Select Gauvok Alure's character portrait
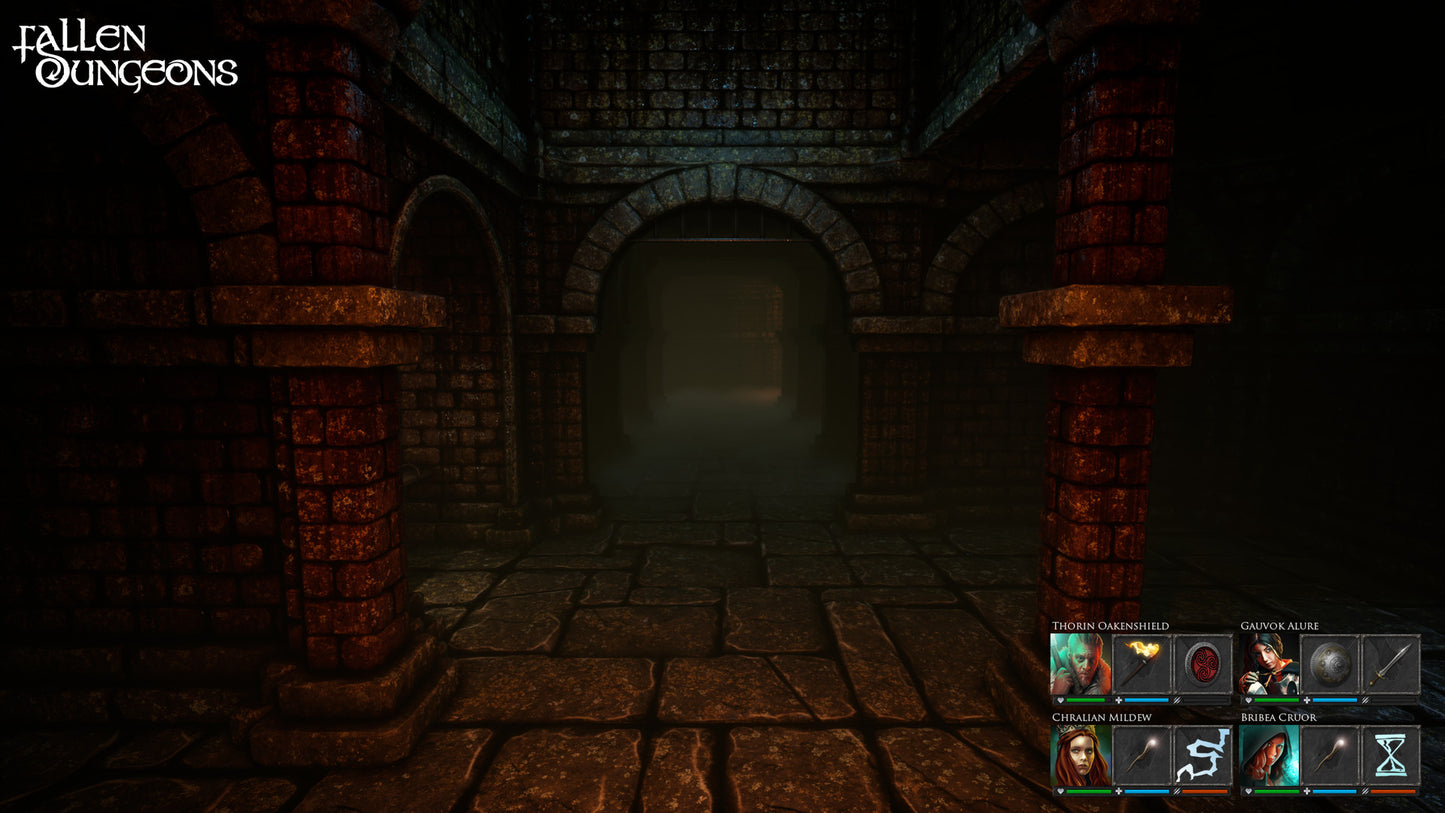1445x813 pixels. pos(1267,662)
